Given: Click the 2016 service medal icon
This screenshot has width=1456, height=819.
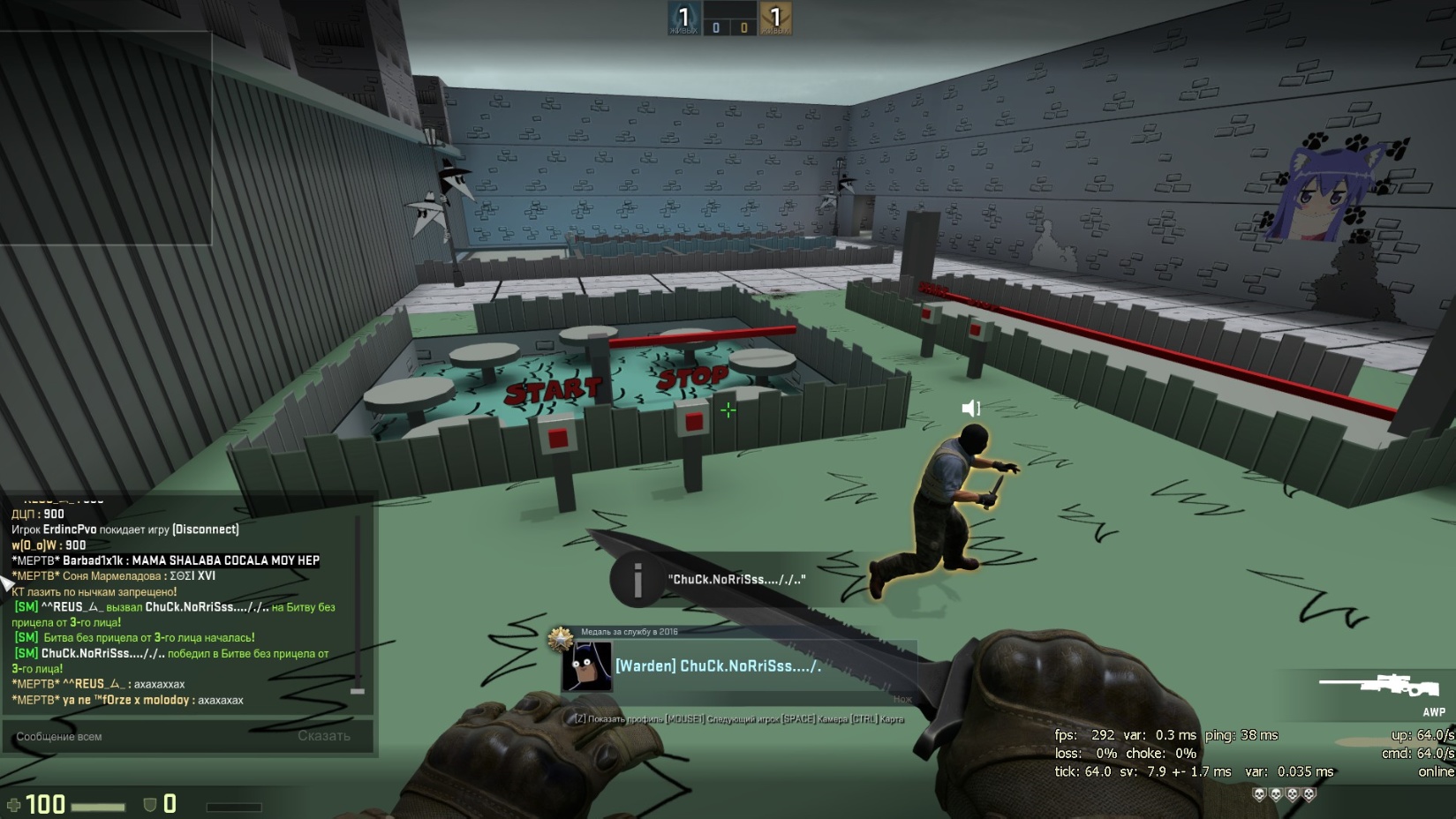Looking at the screenshot, I should point(560,638).
